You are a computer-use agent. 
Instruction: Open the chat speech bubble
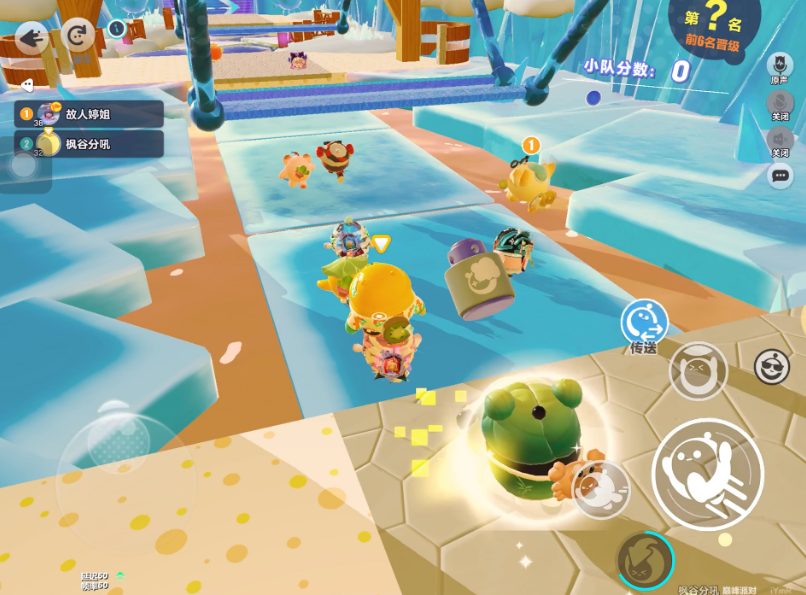tap(780, 176)
